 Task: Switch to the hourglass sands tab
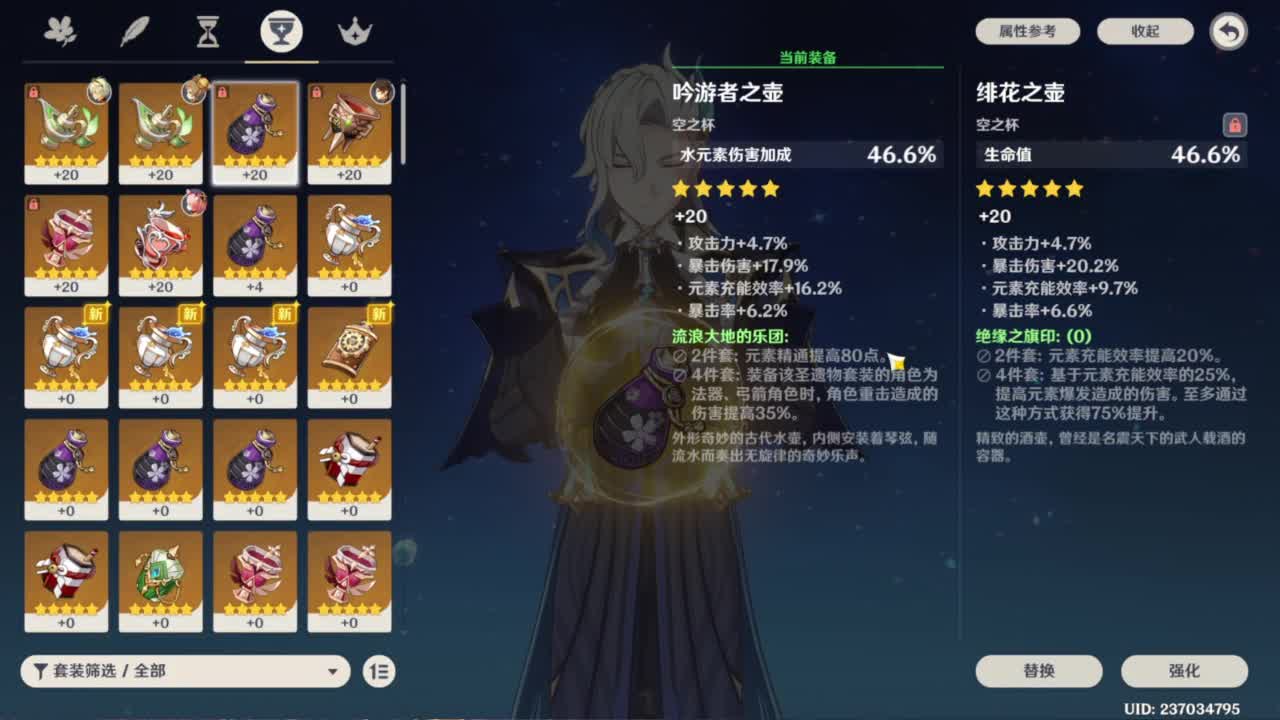click(x=207, y=31)
